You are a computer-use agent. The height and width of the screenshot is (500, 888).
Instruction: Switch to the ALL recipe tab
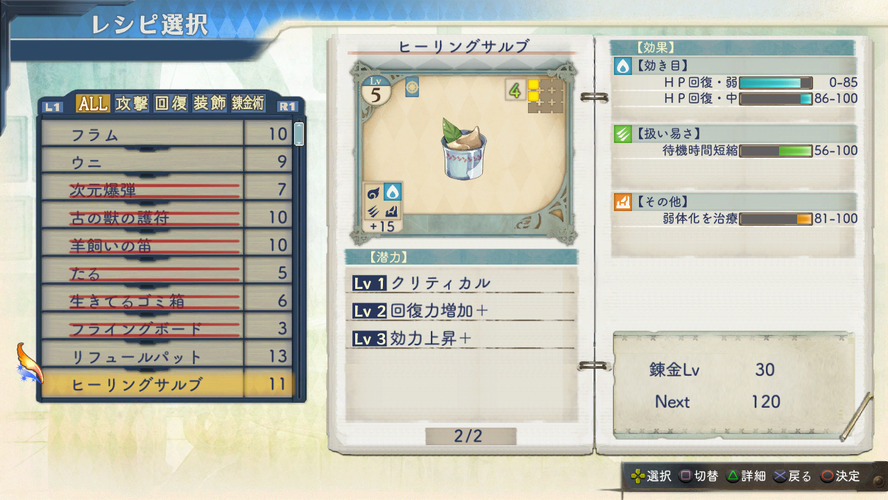[x=92, y=103]
